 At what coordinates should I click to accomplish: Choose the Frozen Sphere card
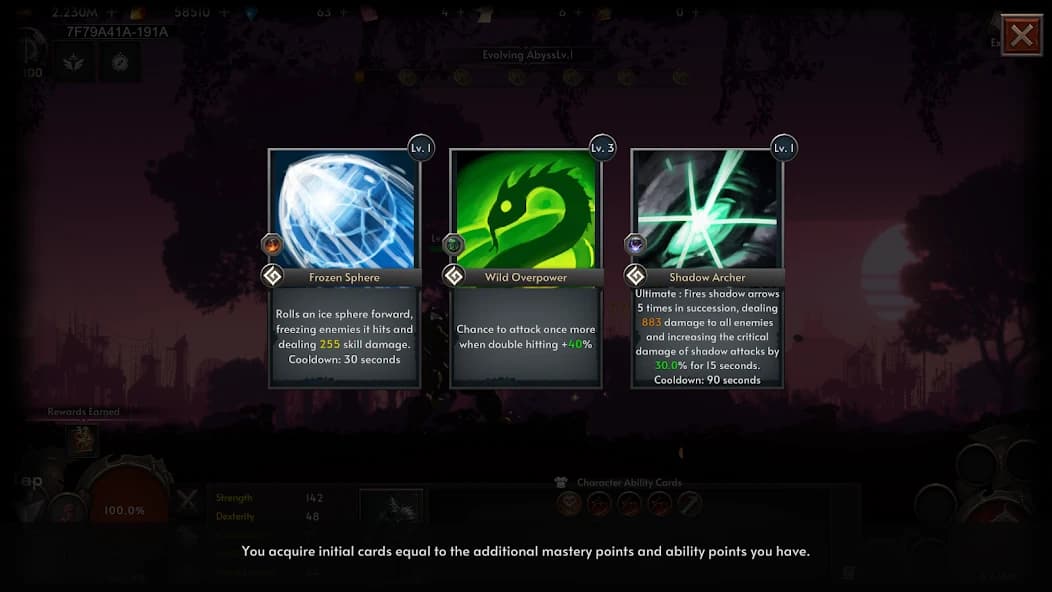tap(344, 268)
